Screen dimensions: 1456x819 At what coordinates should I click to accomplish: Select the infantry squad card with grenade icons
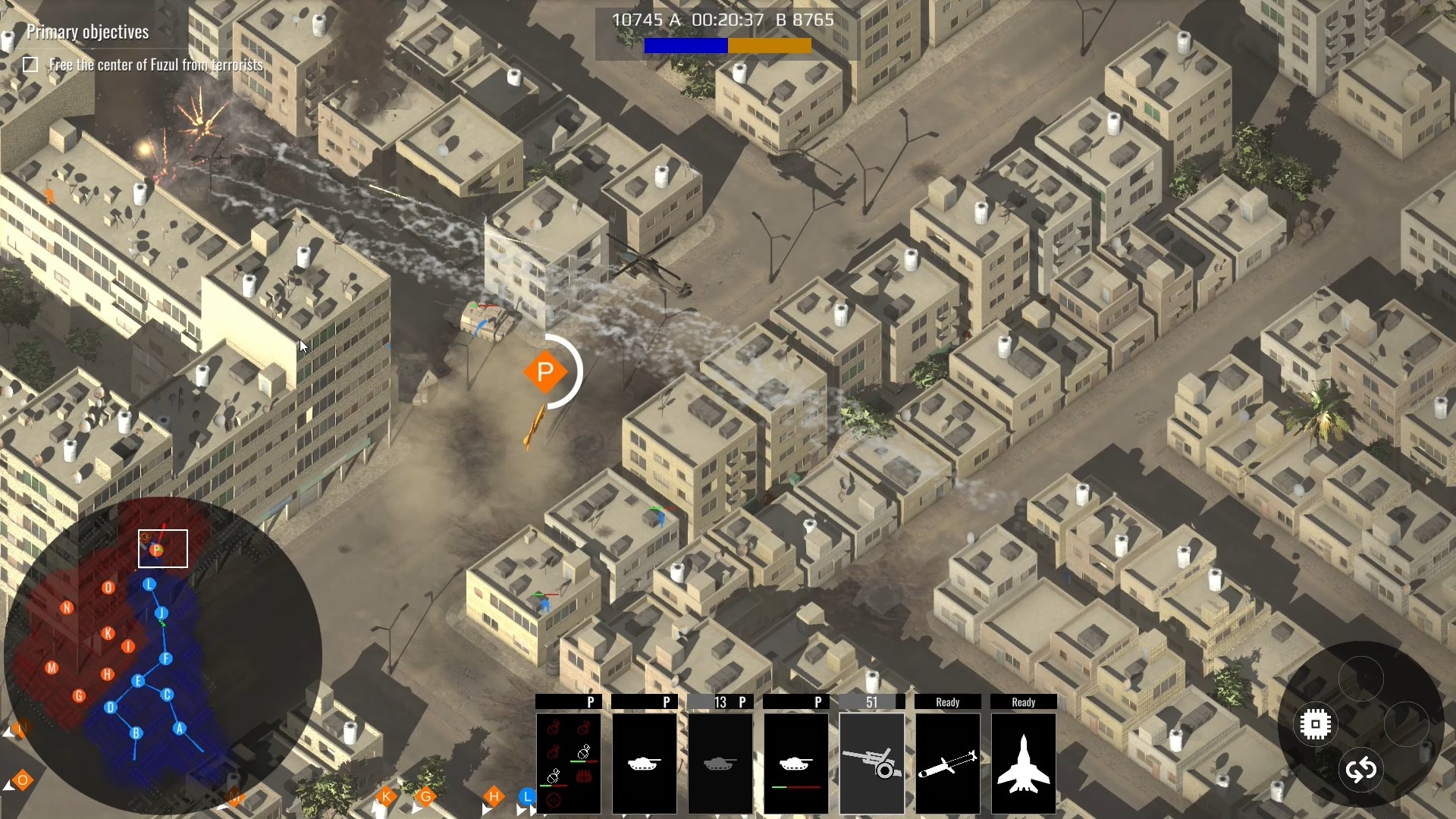pos(568,762)
